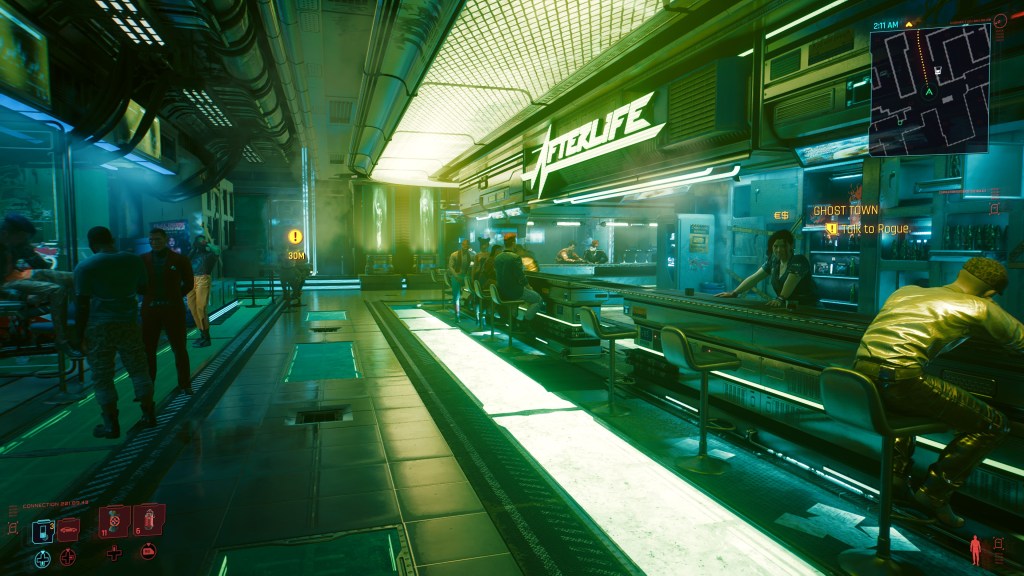1024x576 pixels.
Task: Select the Ghost Town quest tracker title
Action: click(844, 211)
